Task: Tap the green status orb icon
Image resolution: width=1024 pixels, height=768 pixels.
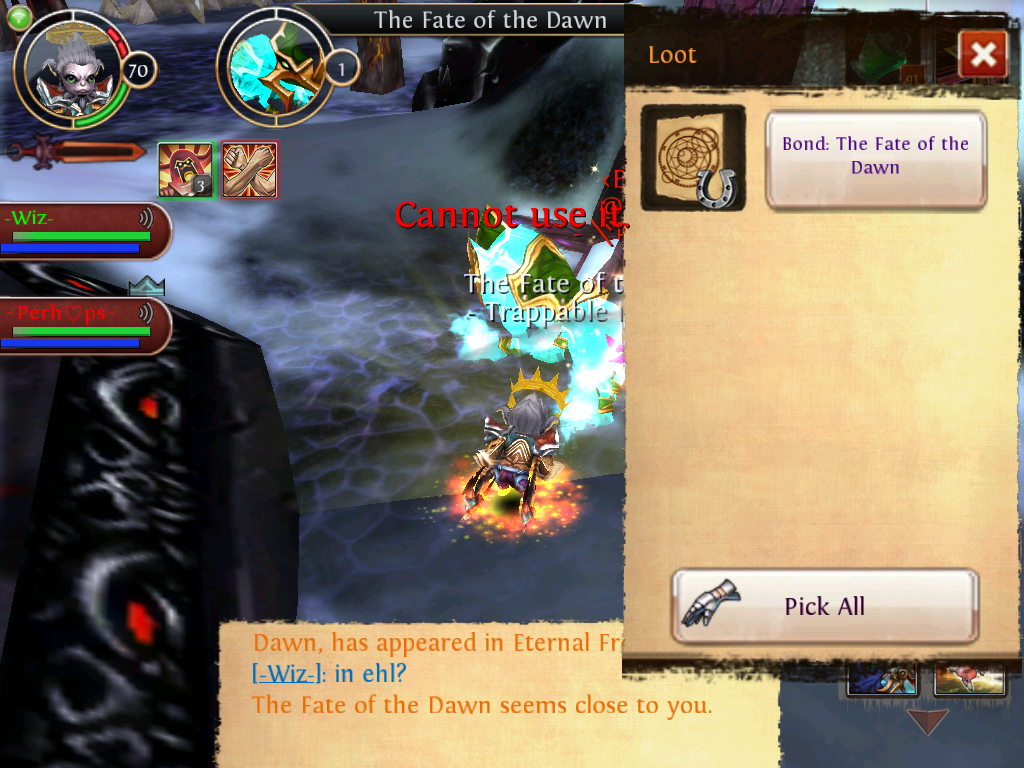Action: pos(19,16)
